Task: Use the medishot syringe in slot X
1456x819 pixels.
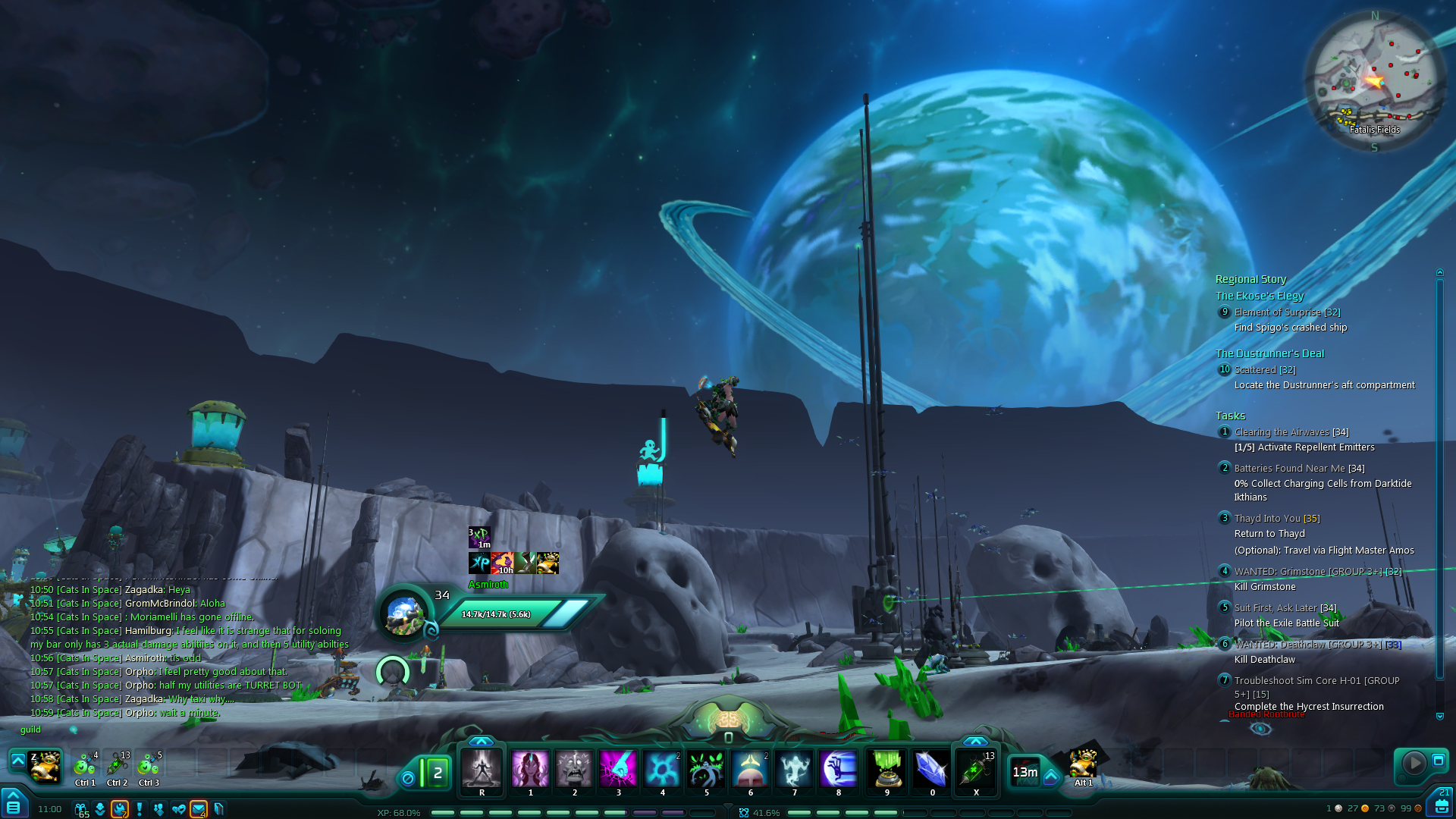Action: (975, 769)
